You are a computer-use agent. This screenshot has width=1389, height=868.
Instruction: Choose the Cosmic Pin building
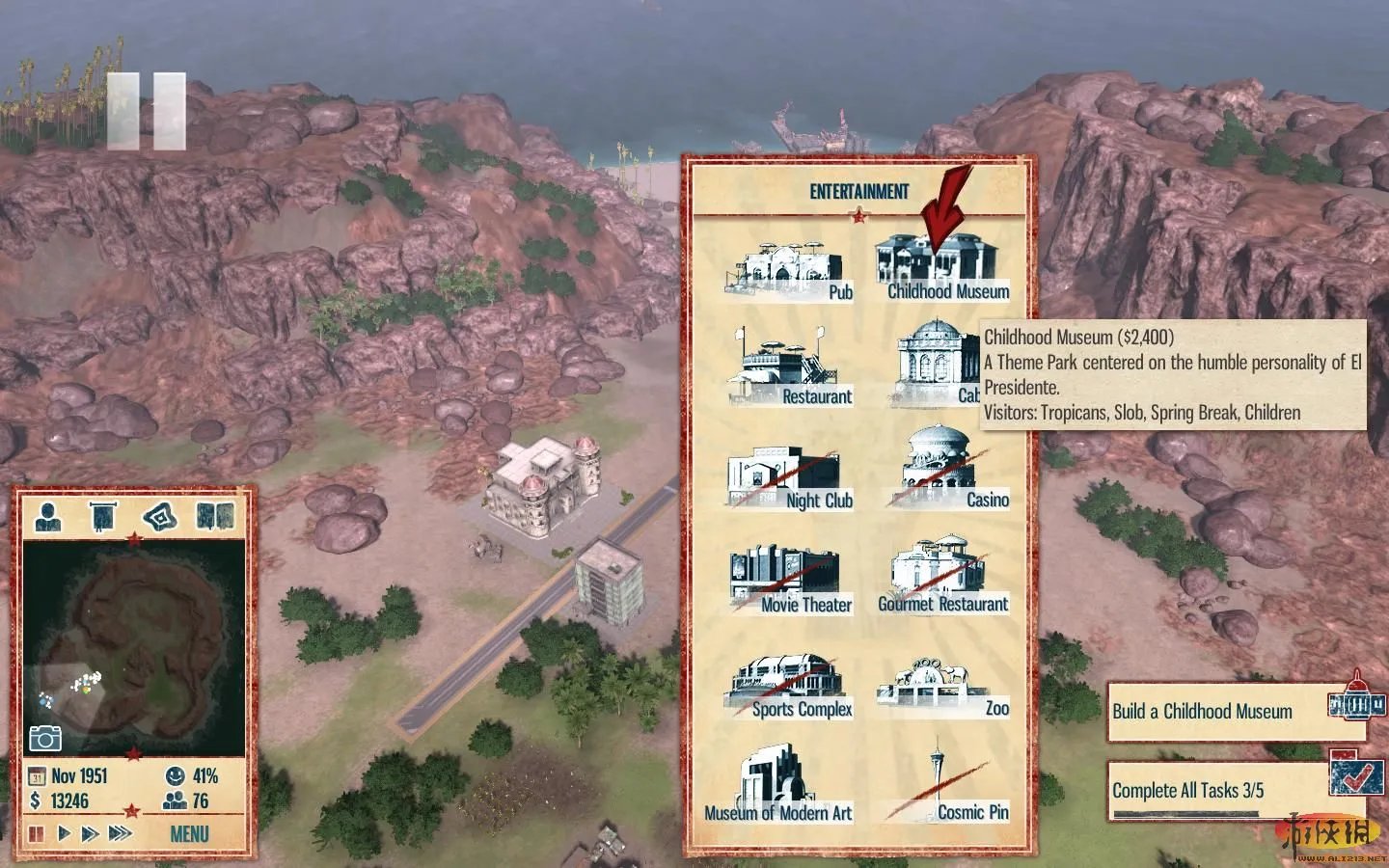[943, 787]
